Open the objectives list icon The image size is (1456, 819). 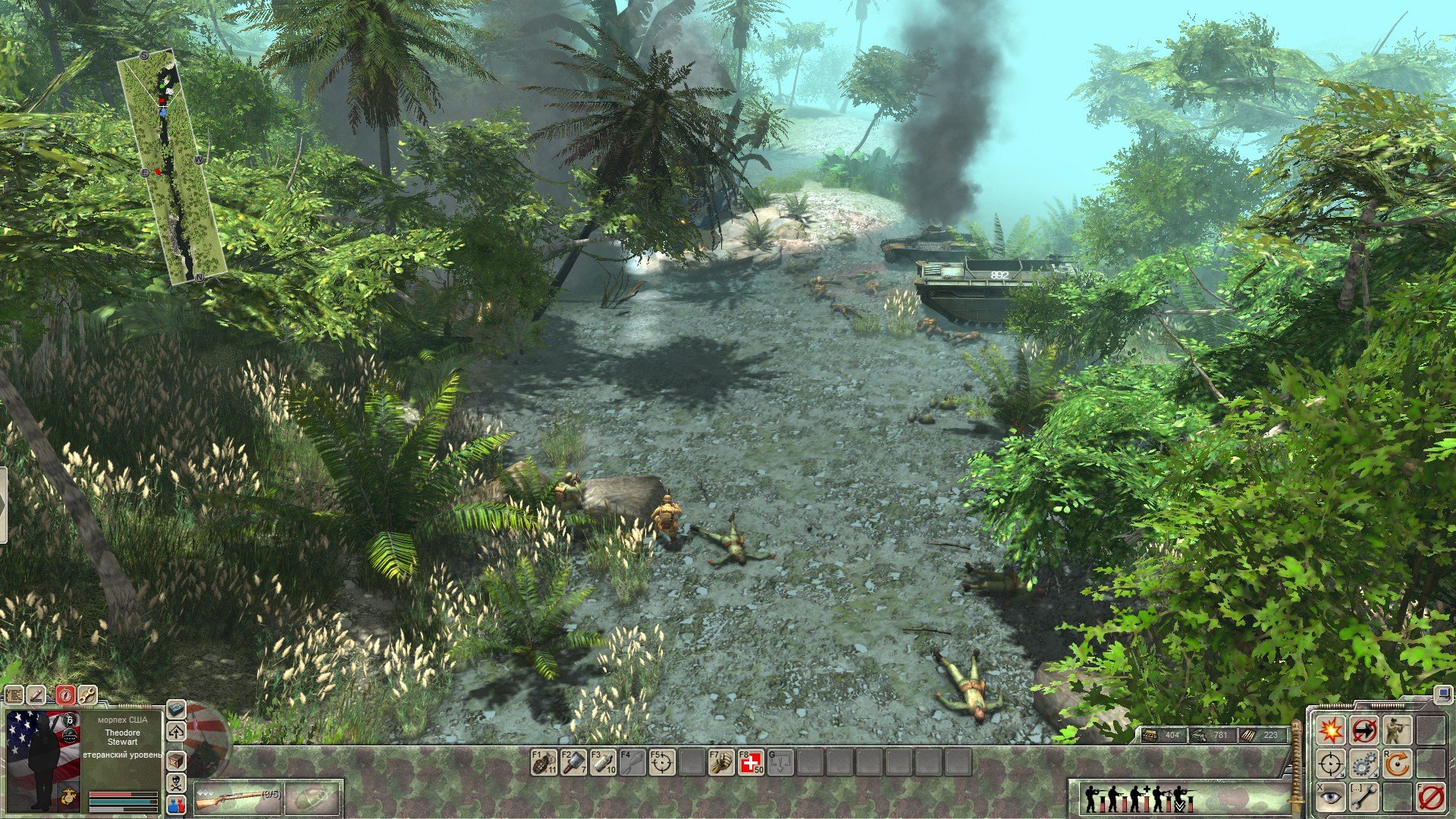tap(14, 695)
